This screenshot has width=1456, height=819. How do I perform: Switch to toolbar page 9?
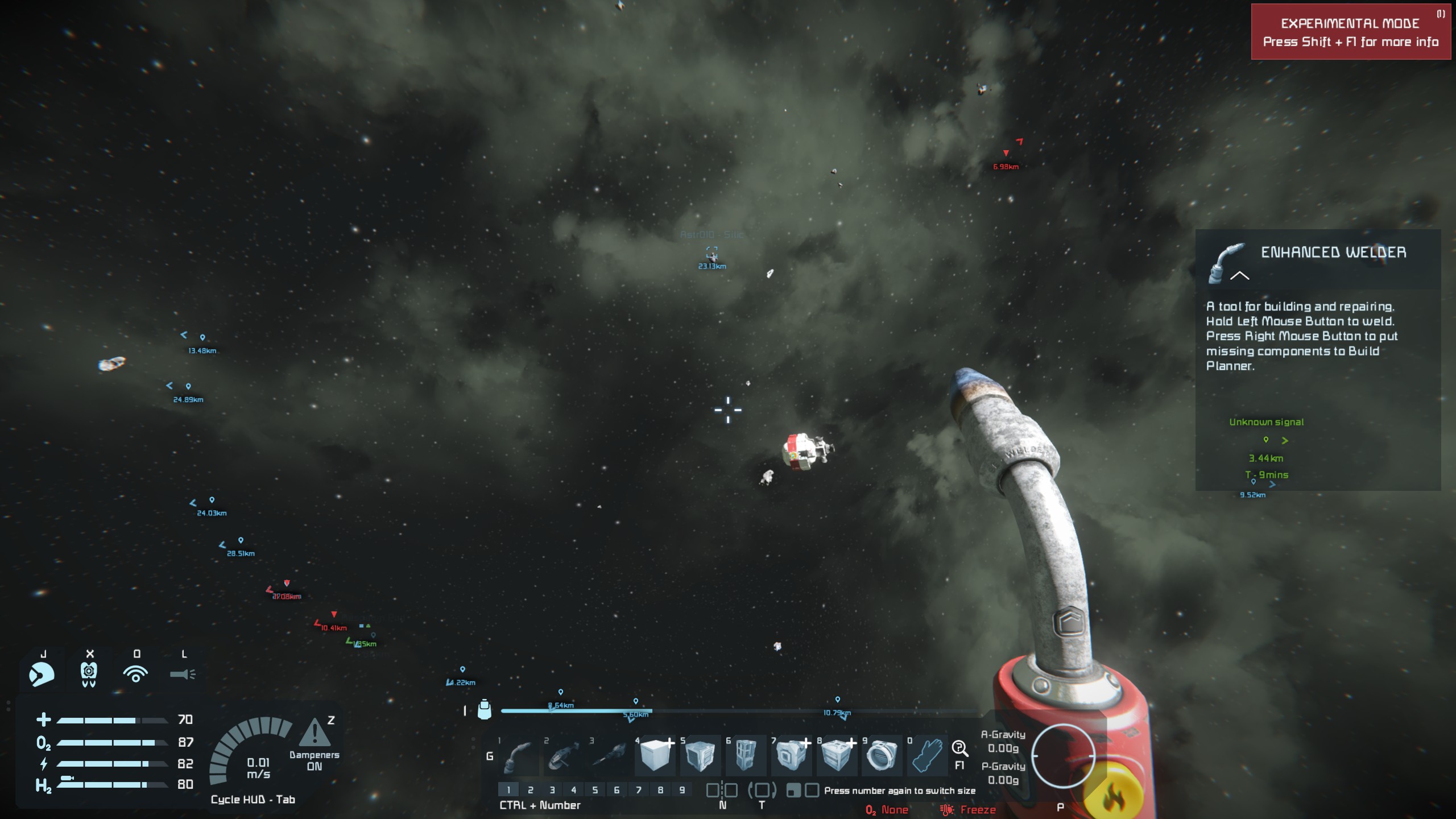tap(682, 790)
